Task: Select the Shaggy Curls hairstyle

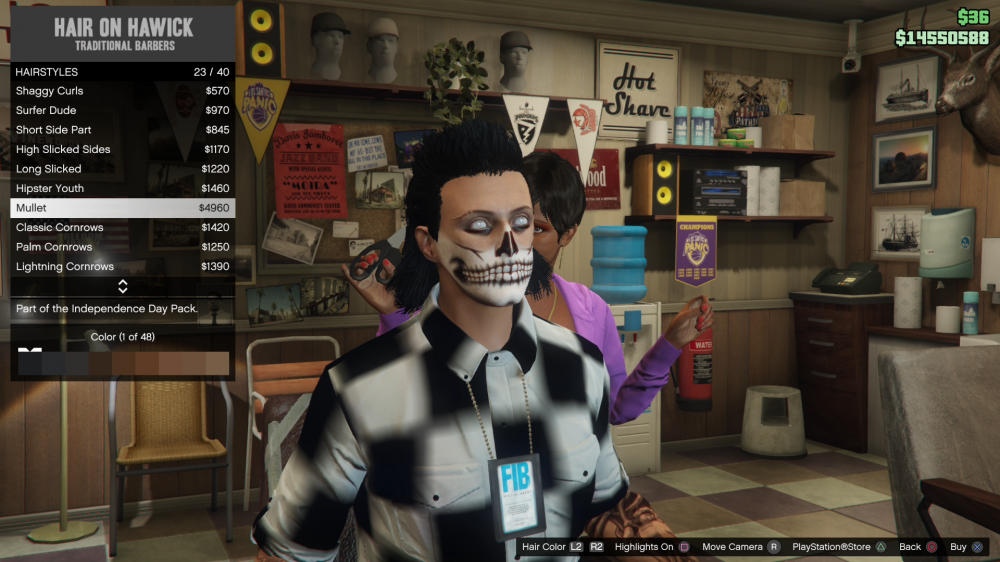Action: (122, 91)
